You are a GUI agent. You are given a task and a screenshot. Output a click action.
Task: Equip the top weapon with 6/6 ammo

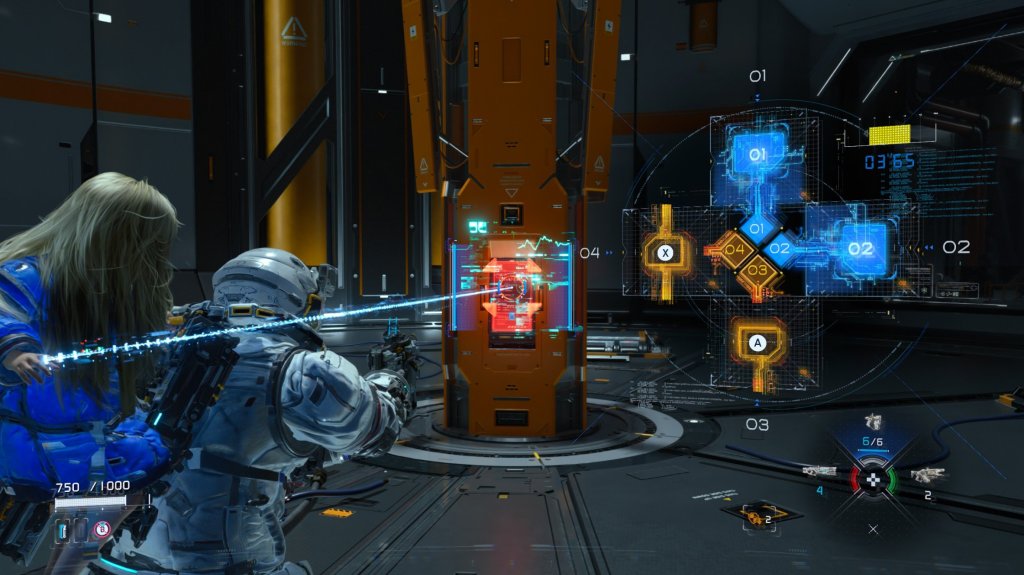[x=872, y=423]
